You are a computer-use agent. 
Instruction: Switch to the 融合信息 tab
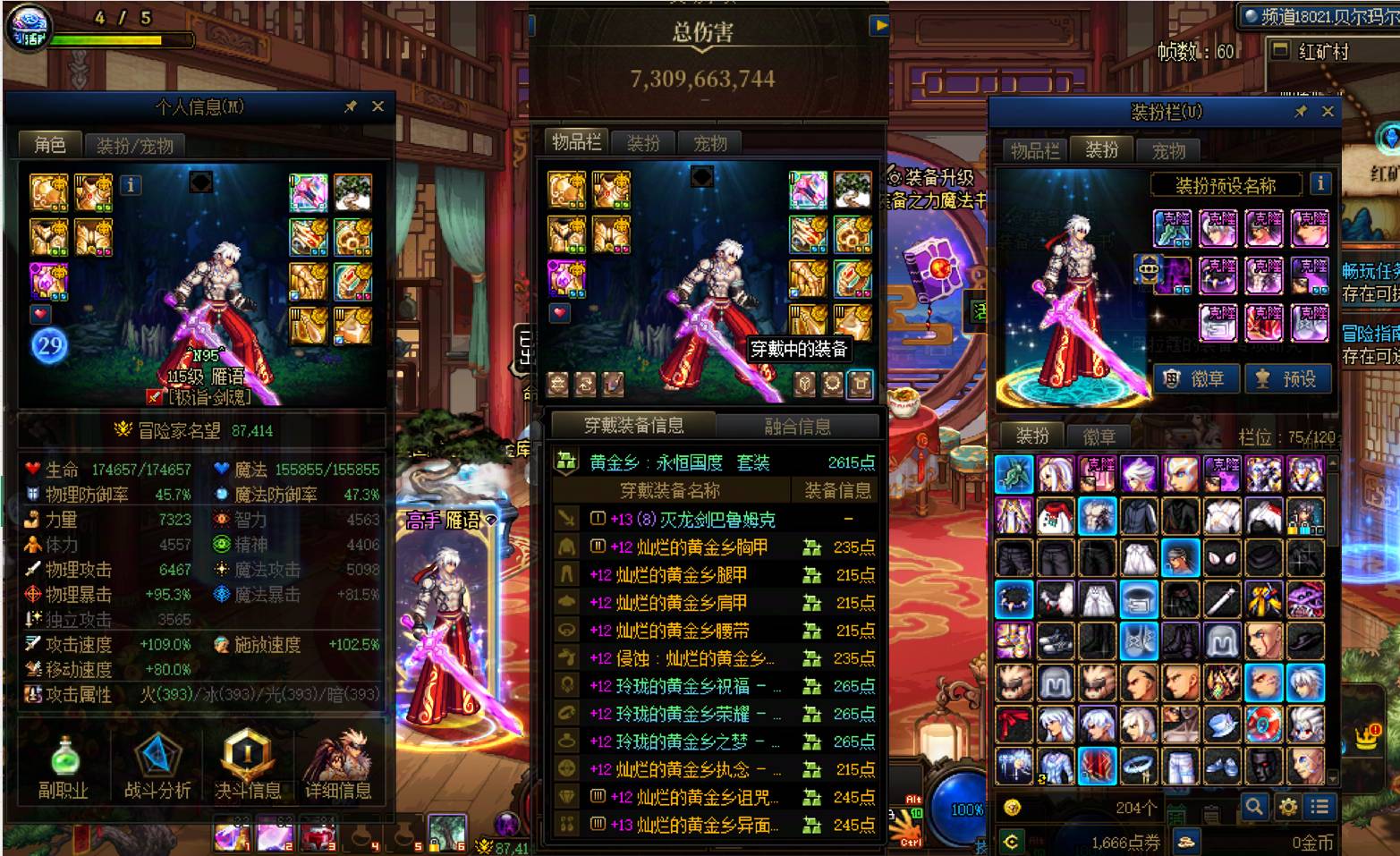[799, 427]
